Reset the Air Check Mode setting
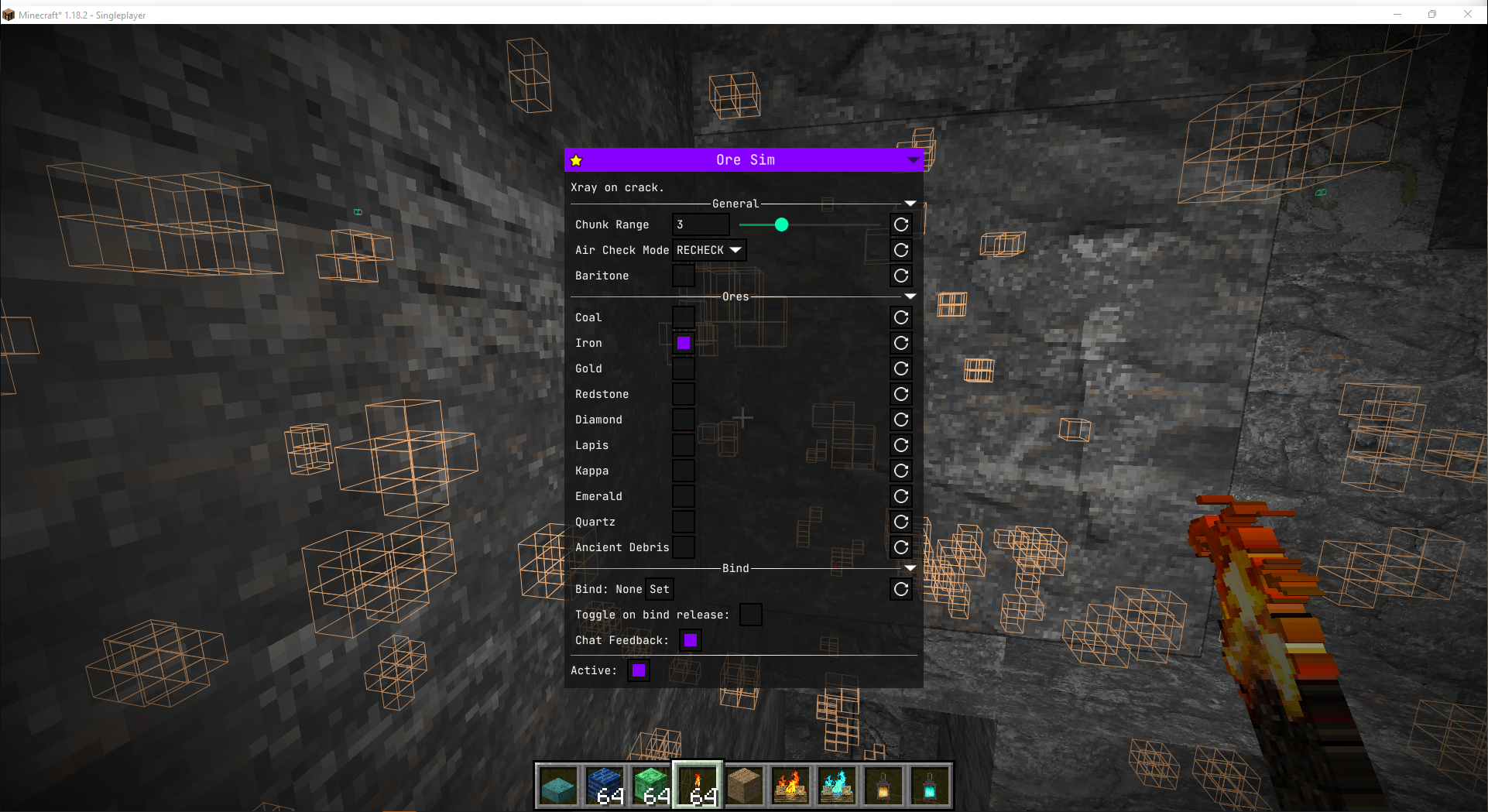The width and height of the screenshot is (1488, 812). (900, 250)
